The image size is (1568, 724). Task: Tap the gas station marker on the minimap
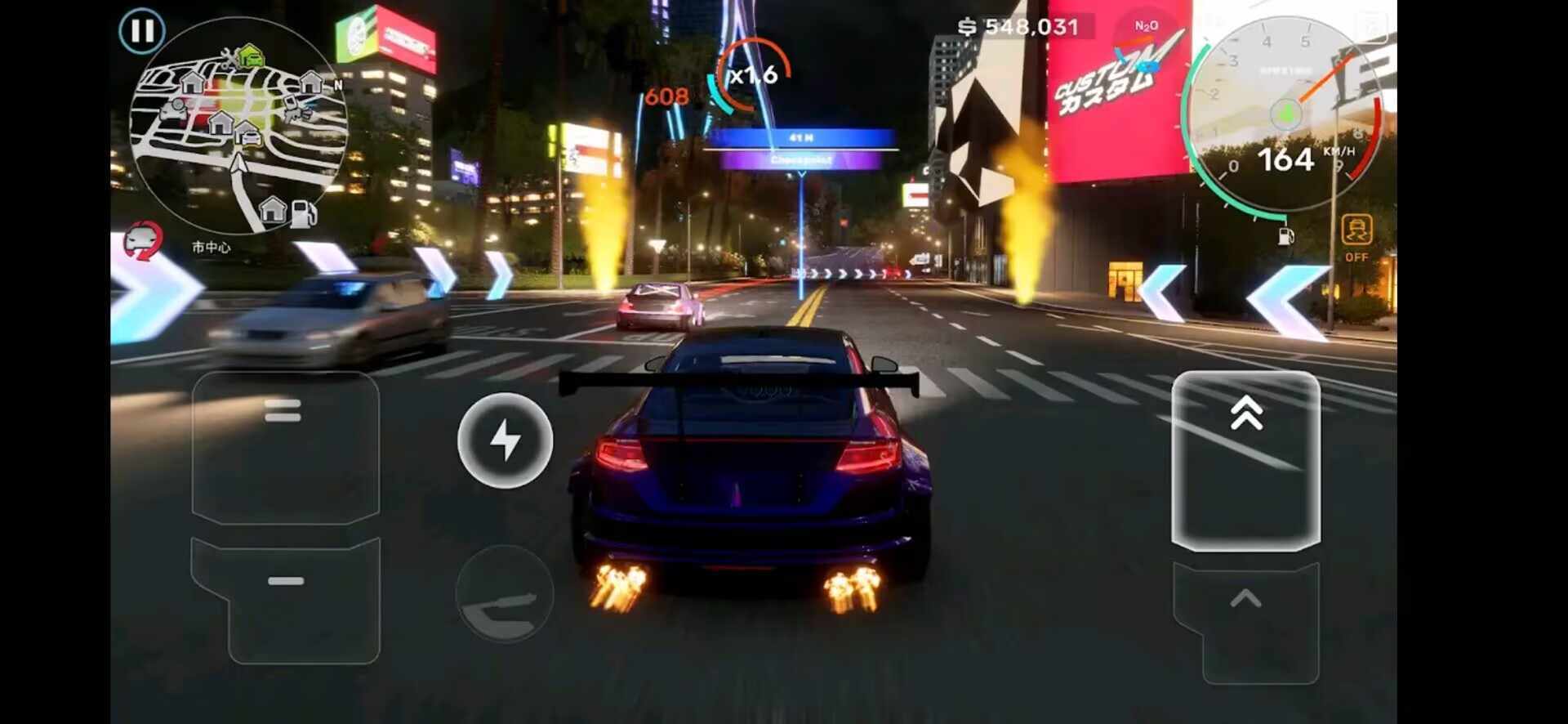point(301,212)
